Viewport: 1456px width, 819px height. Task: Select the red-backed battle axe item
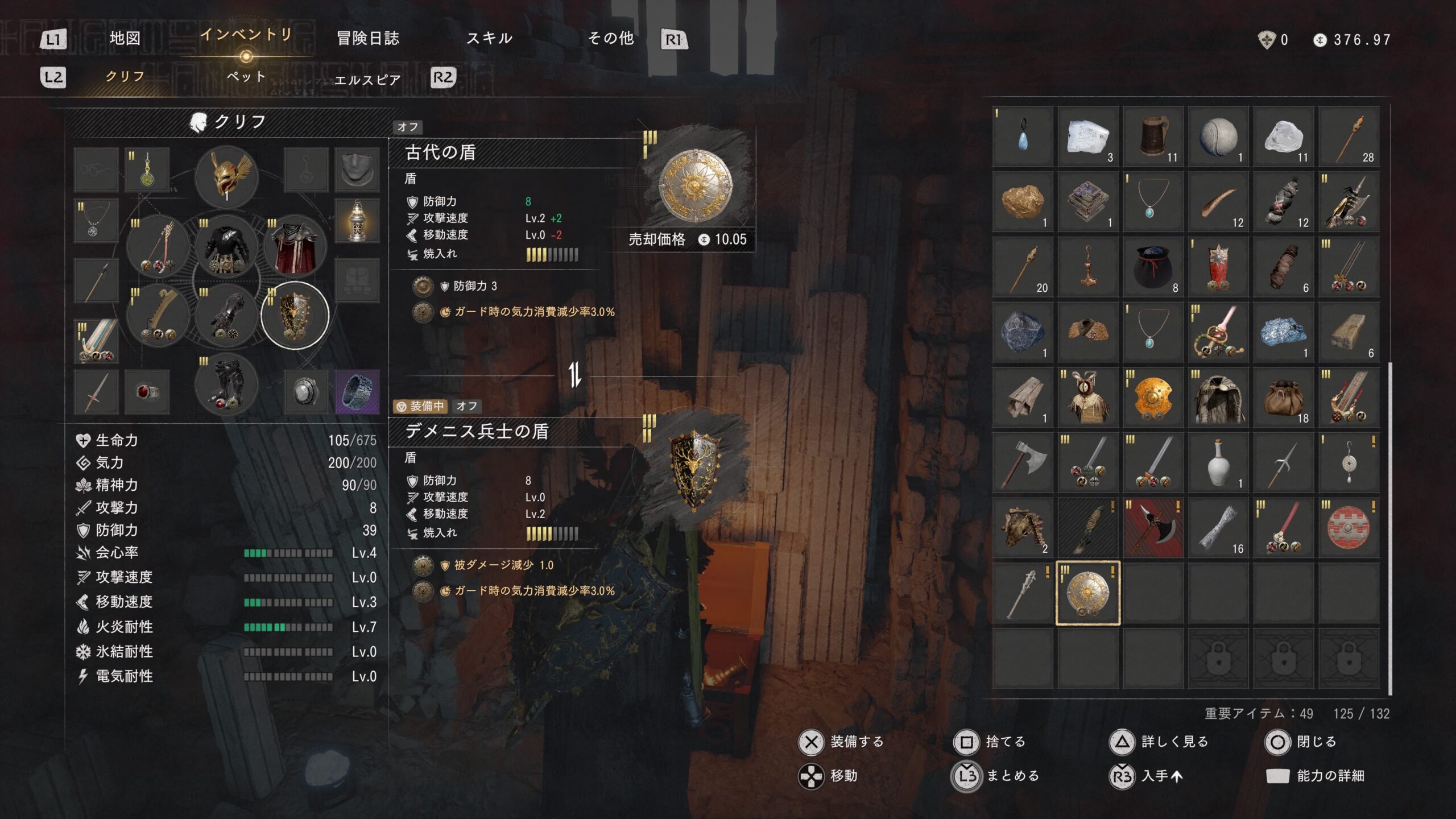pyautogui.click(x=1153, y=528)
